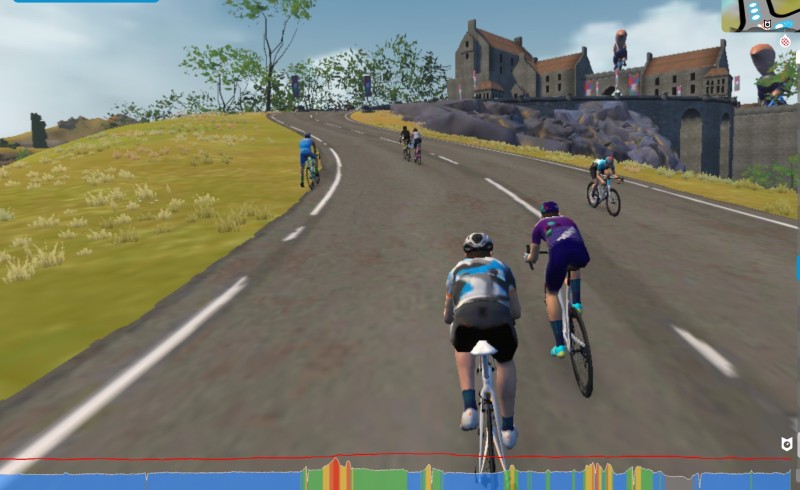Open the route minimap

click(x=762, y=16)
